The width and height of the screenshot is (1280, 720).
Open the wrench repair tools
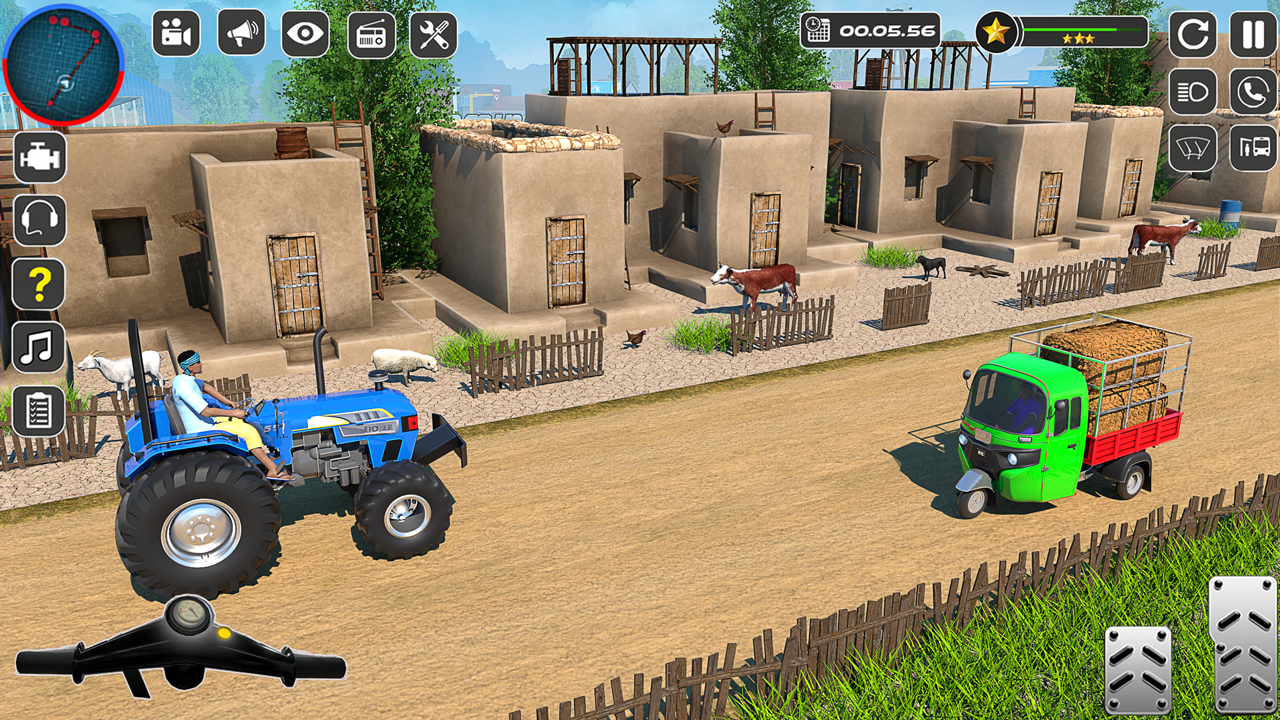(x=433, y=32)
